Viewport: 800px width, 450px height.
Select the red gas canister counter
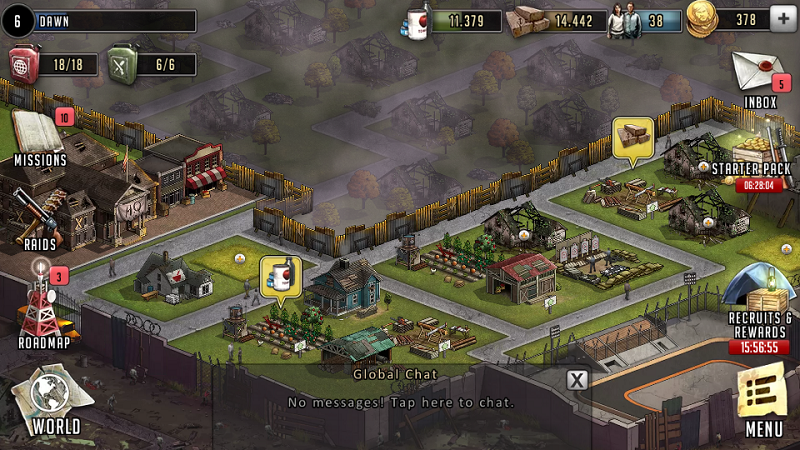point(24,63)
